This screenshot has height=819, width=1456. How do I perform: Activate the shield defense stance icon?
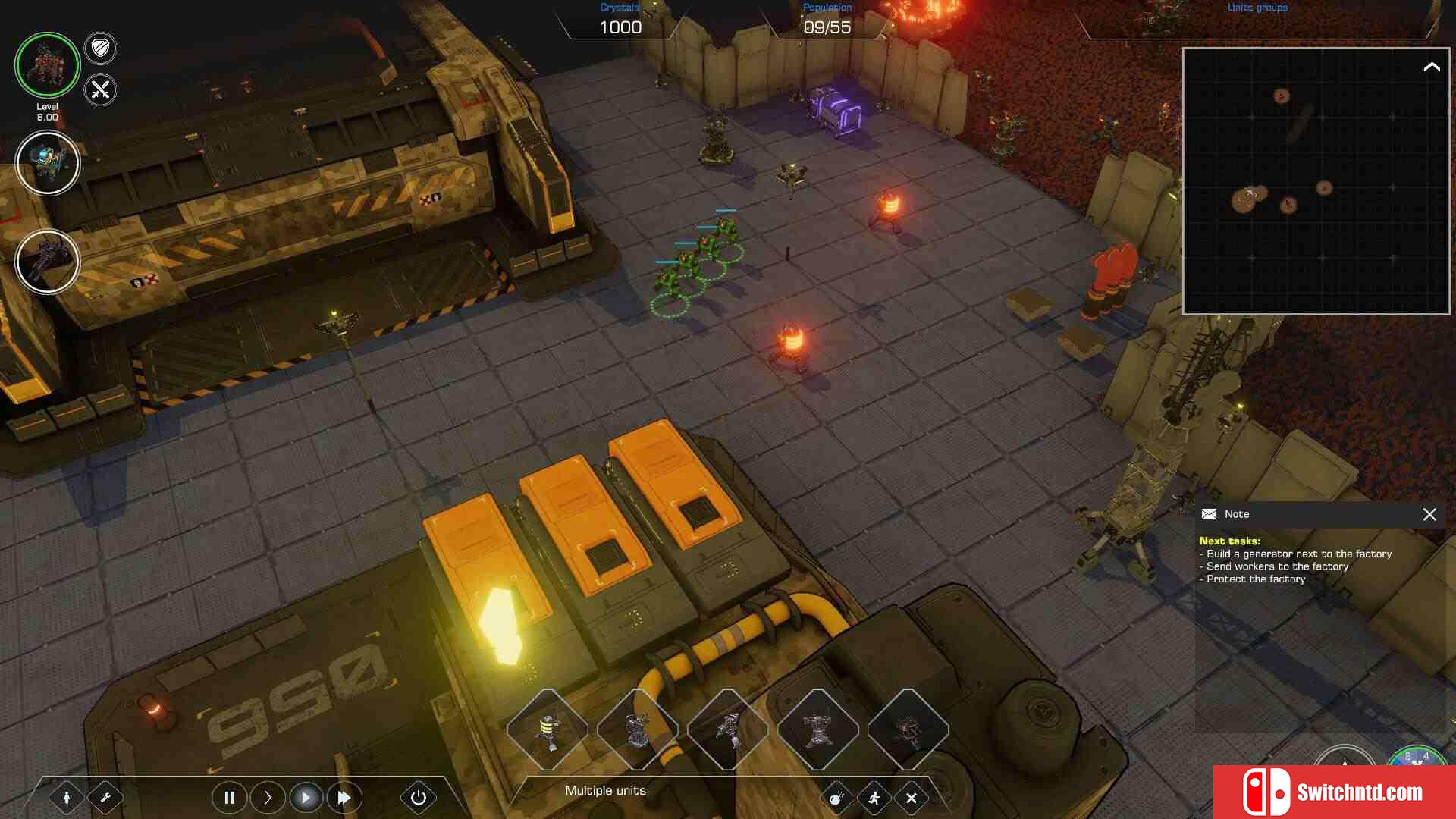tap(100, 49)
